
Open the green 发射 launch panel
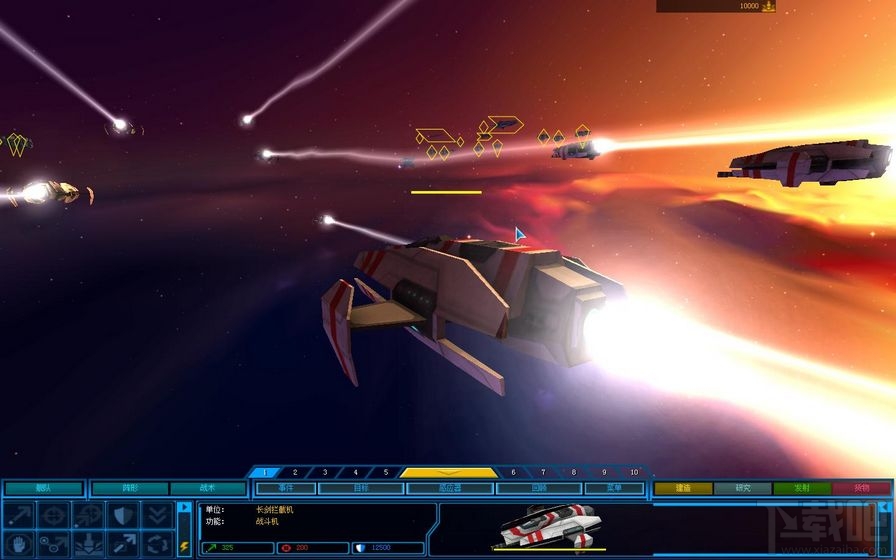click(x=802, y=489)
